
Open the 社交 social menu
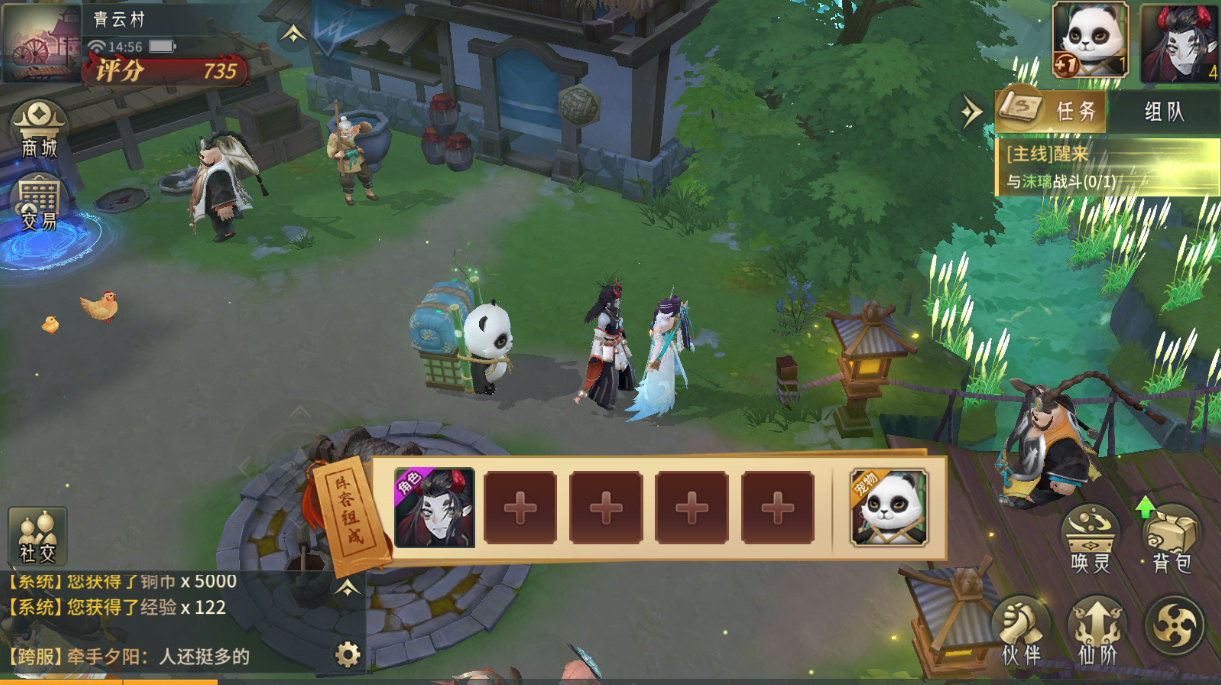pyautogui.click(x=38, y=535)
